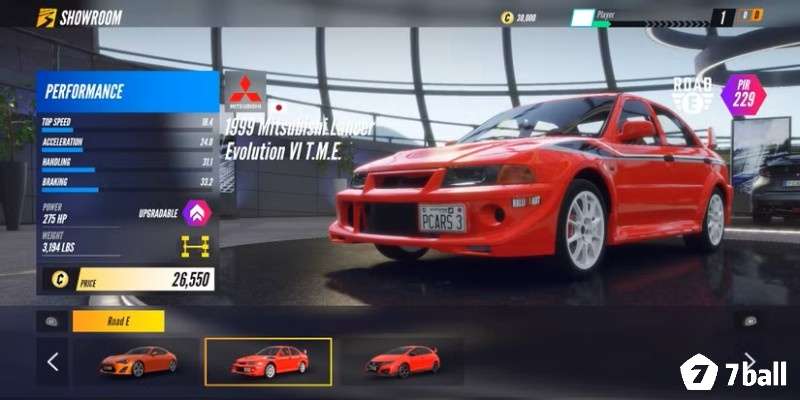Tap the yellow drivetrain icon

pyautogui.click(x=194, y=246)
